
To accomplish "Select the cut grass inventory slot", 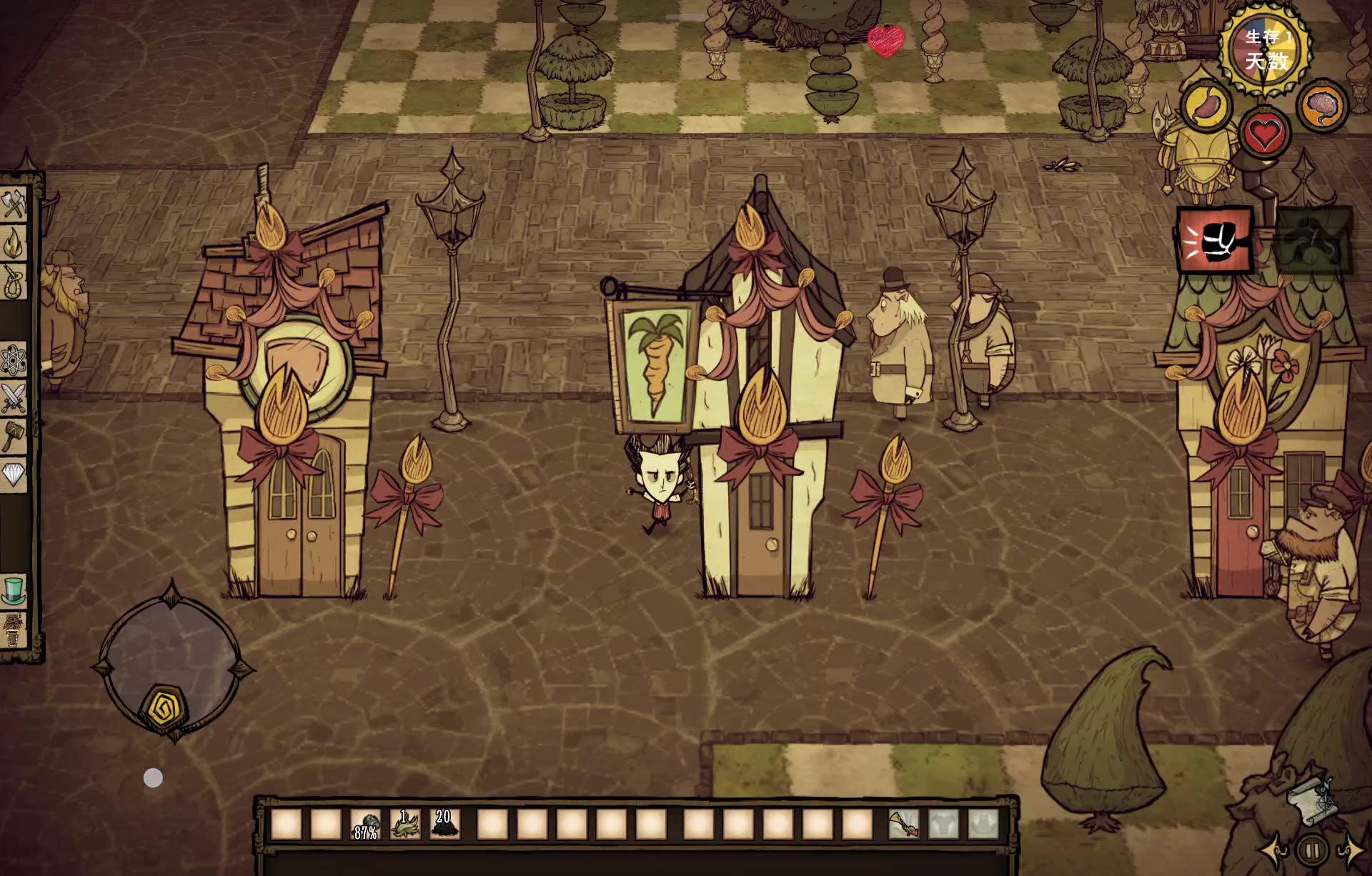I will (x=405, y=825).
